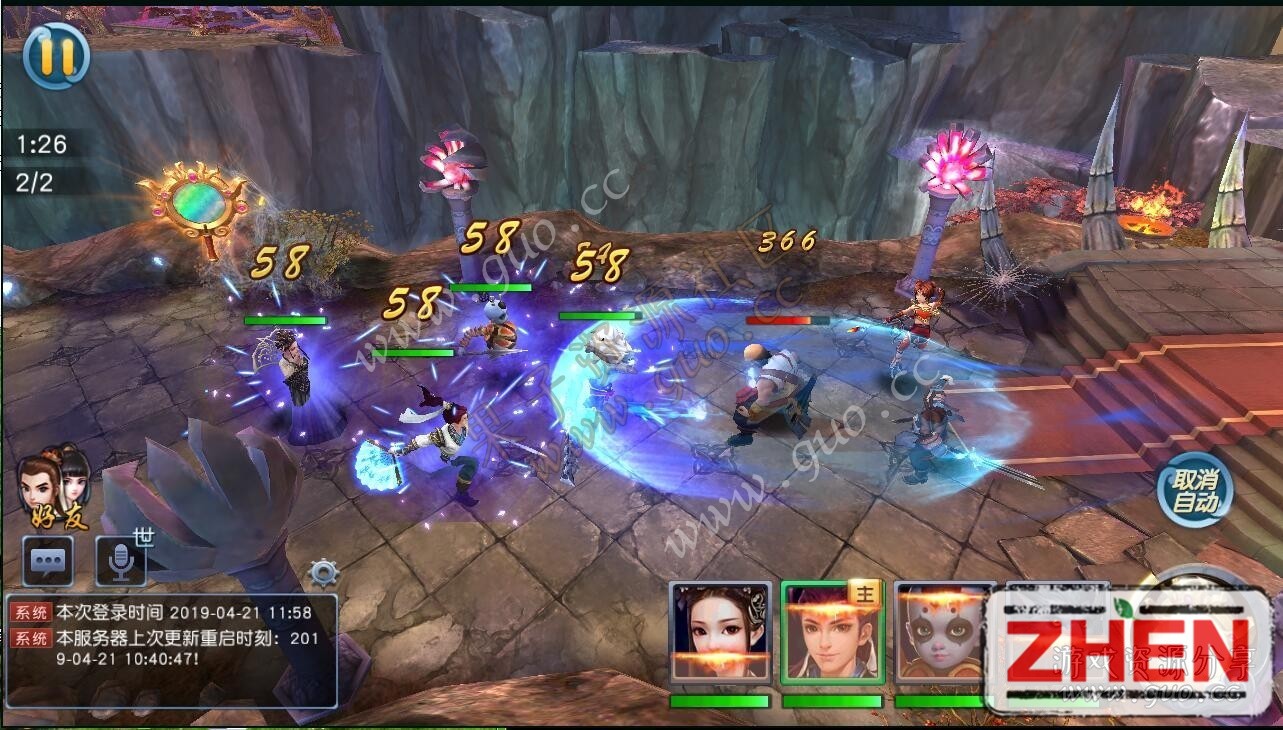Viewport: 1283px width, 730px height.
Task: Pause the battle with the pause button
Action: [x=56, y=55]
